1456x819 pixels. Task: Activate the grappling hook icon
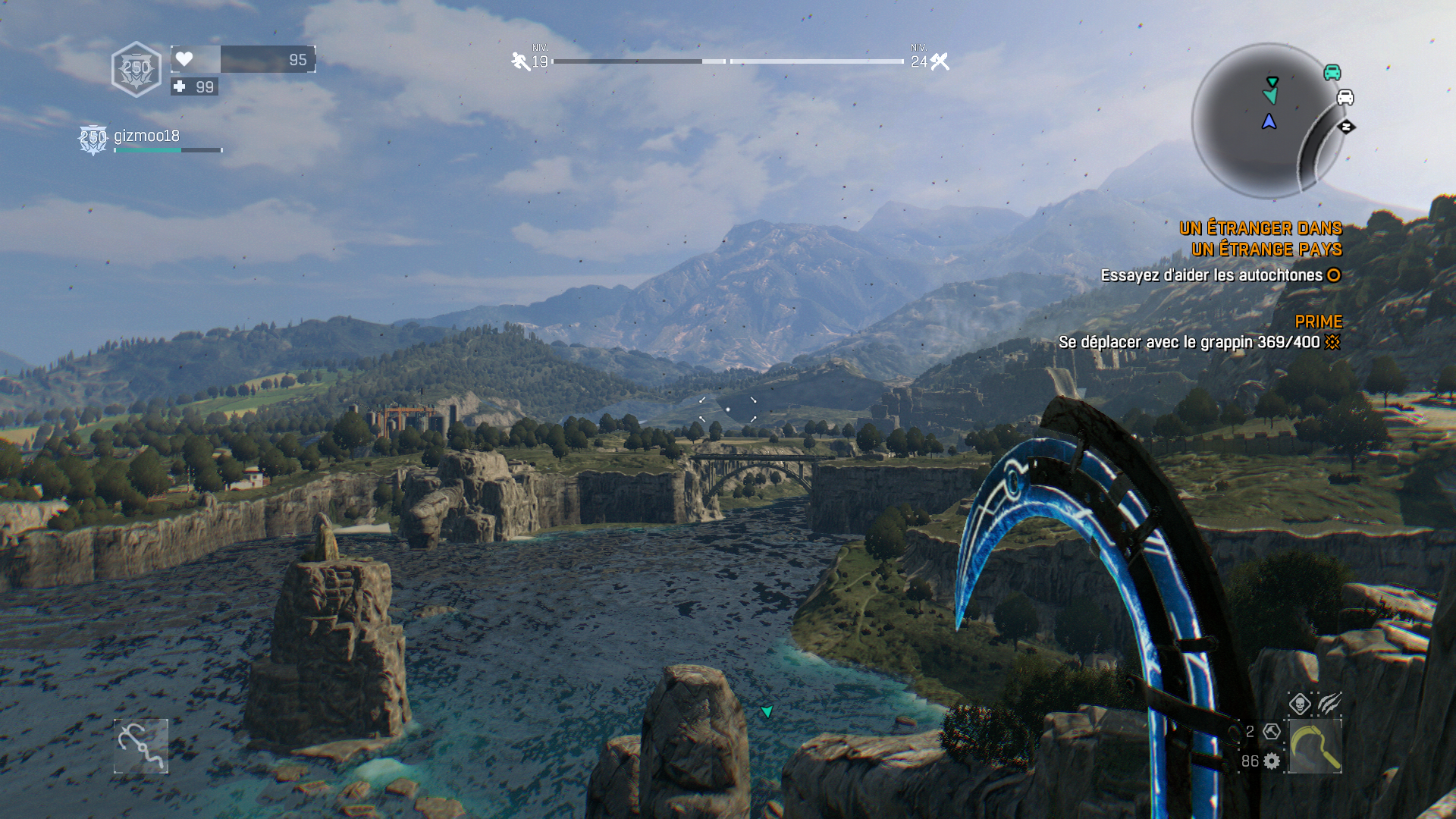point(141,746)
